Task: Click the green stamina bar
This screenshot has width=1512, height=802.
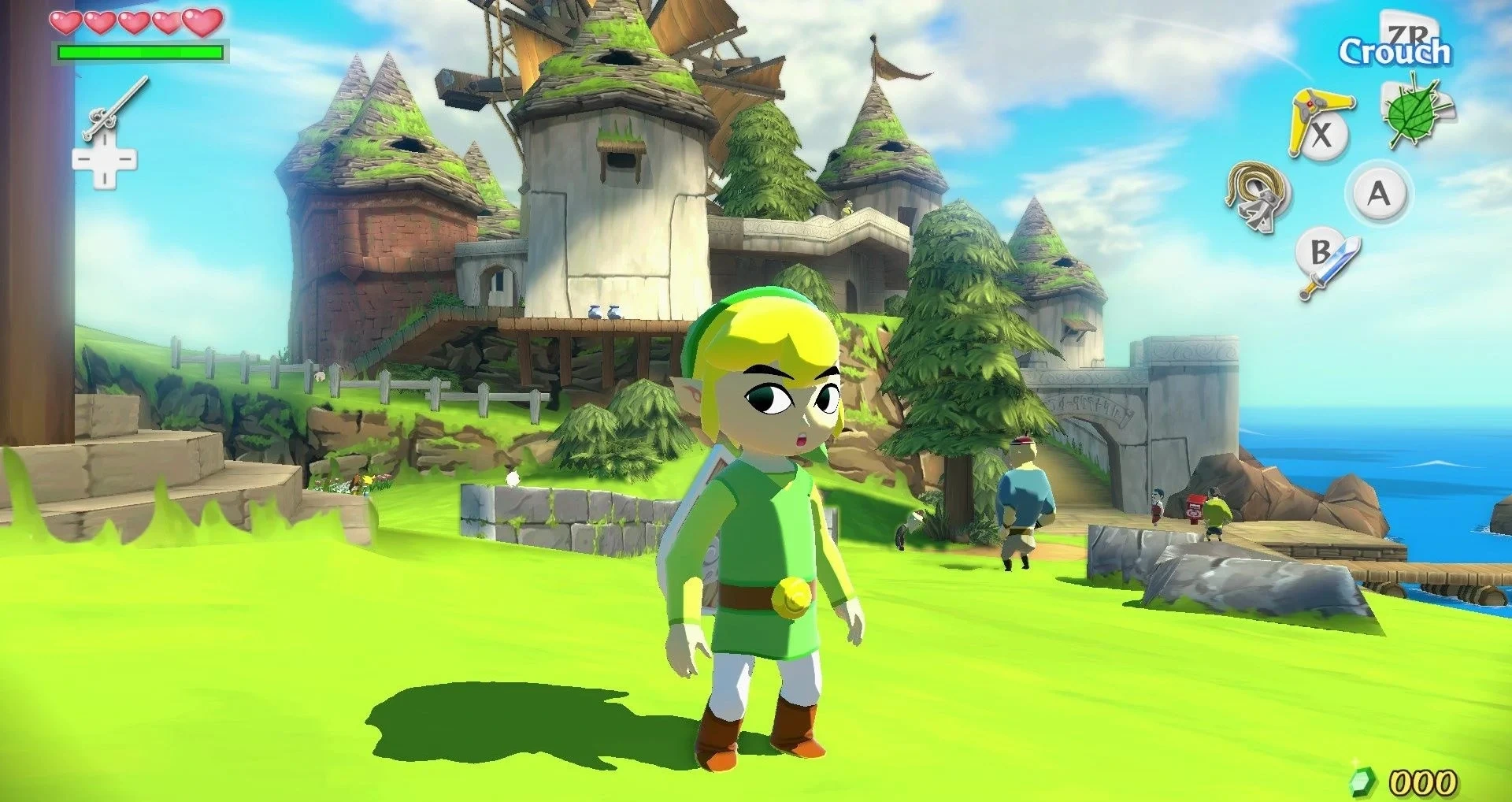Action: tap(142, 51)
